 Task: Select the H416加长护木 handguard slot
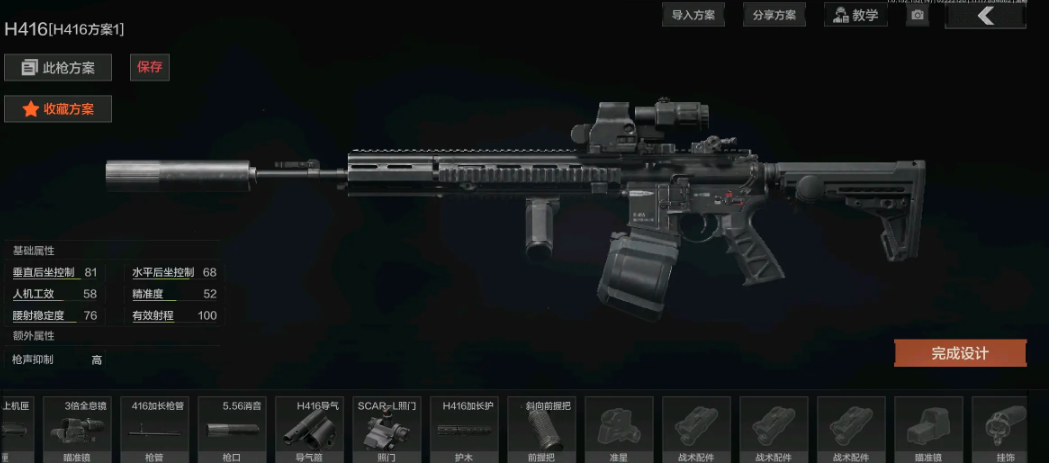[x=467, y=428]
